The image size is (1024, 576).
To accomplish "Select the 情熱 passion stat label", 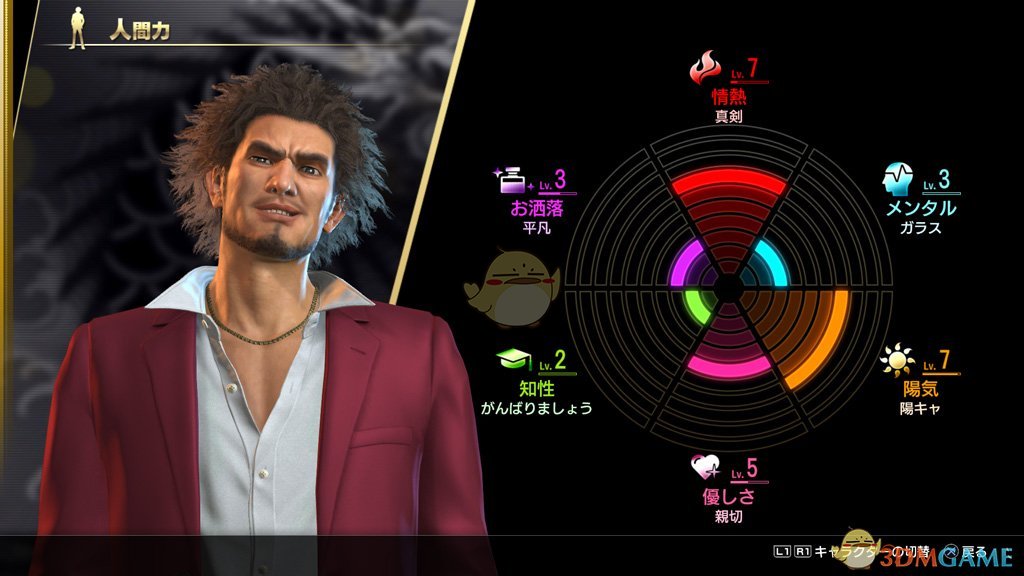I will [x=727, y=97].
